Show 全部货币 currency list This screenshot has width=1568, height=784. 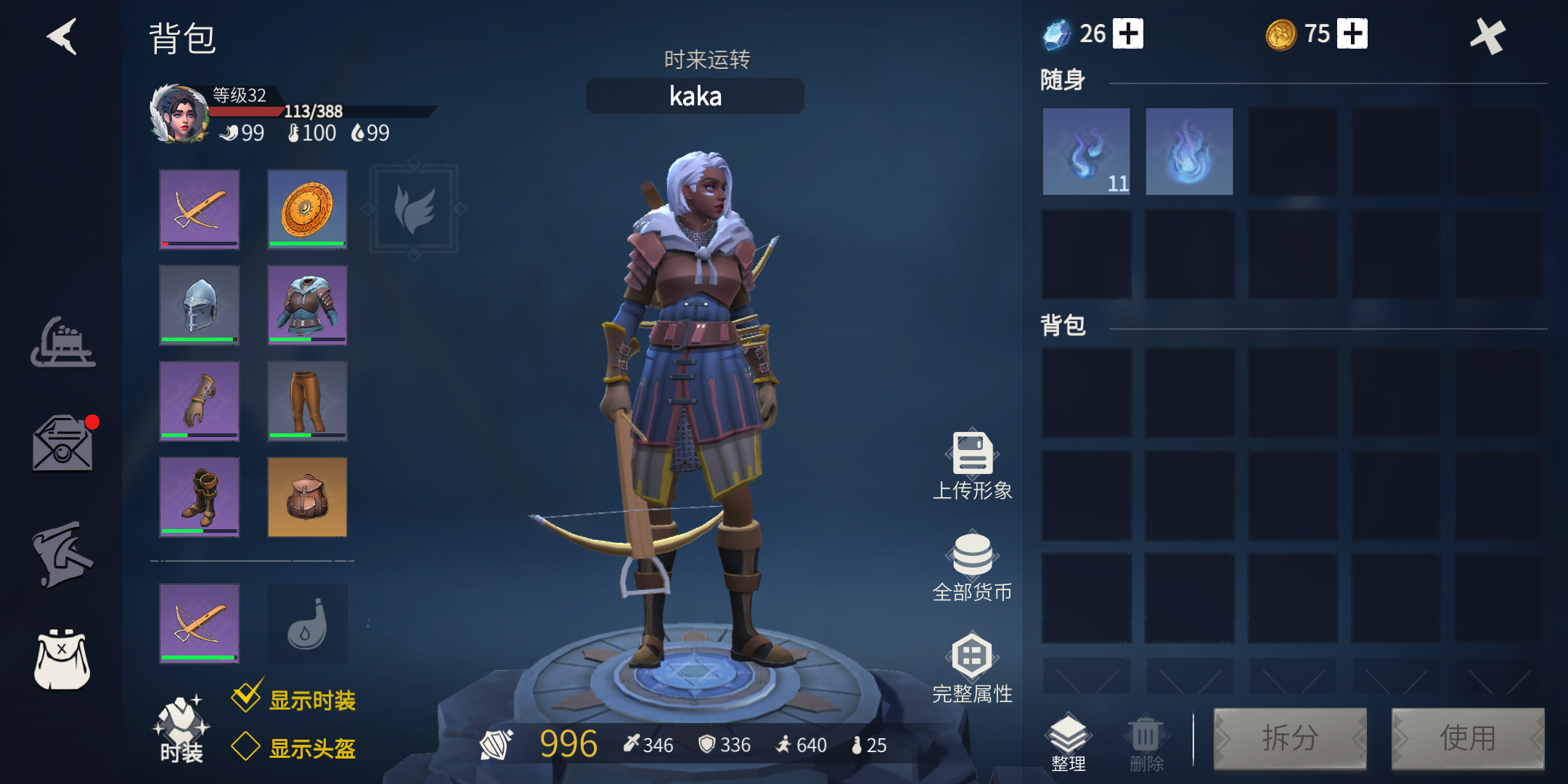tap(972, 566)
